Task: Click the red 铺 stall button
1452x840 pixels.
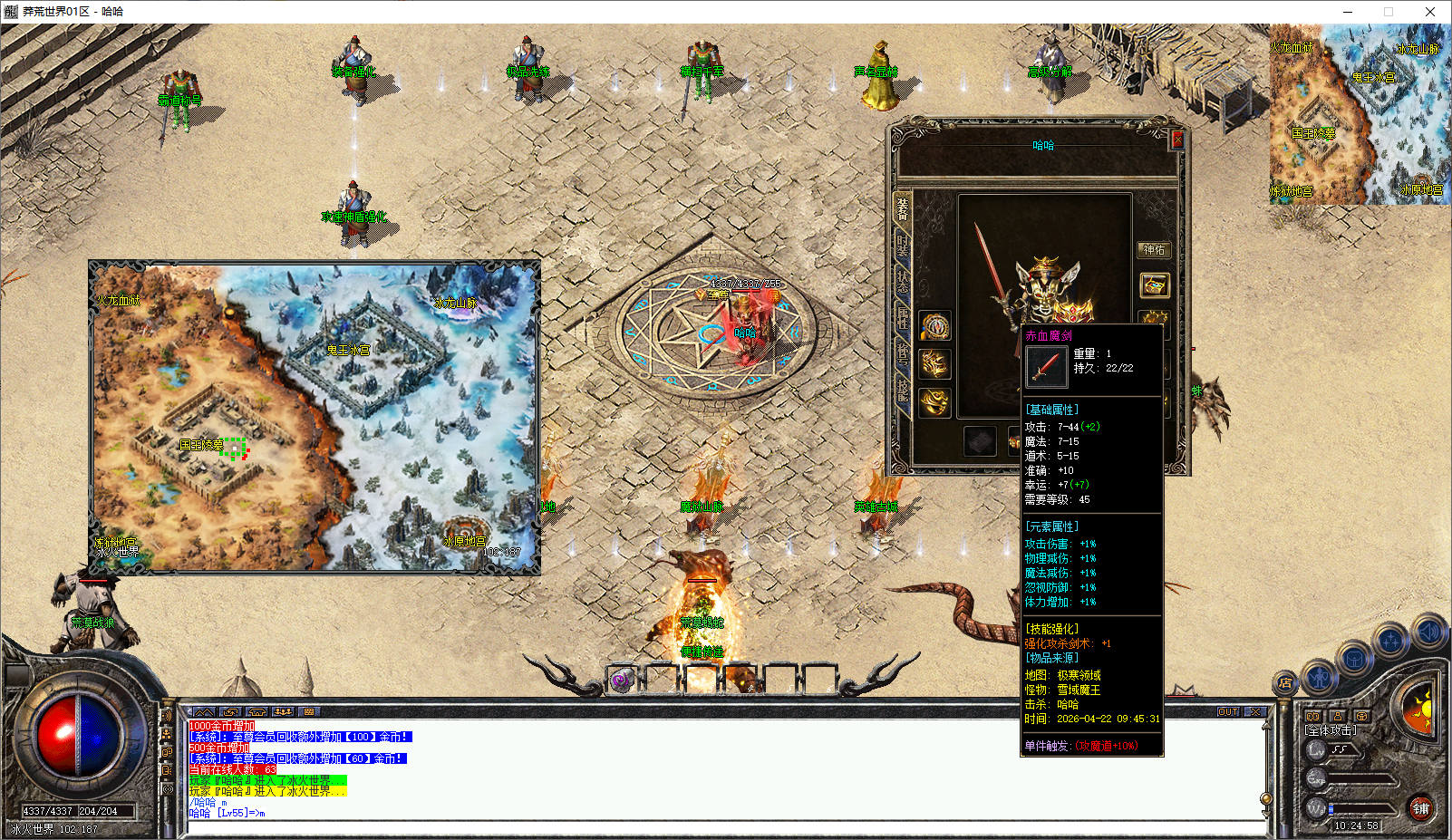Action: click(1420, 807)
